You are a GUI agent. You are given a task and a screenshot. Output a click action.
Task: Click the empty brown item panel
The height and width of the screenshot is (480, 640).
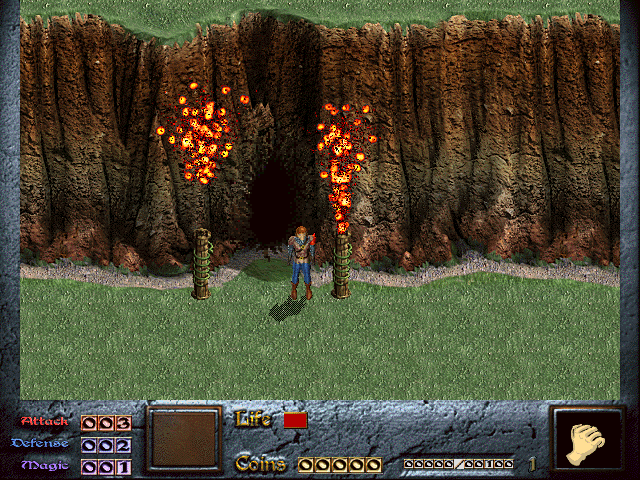(x=183, y=438)
